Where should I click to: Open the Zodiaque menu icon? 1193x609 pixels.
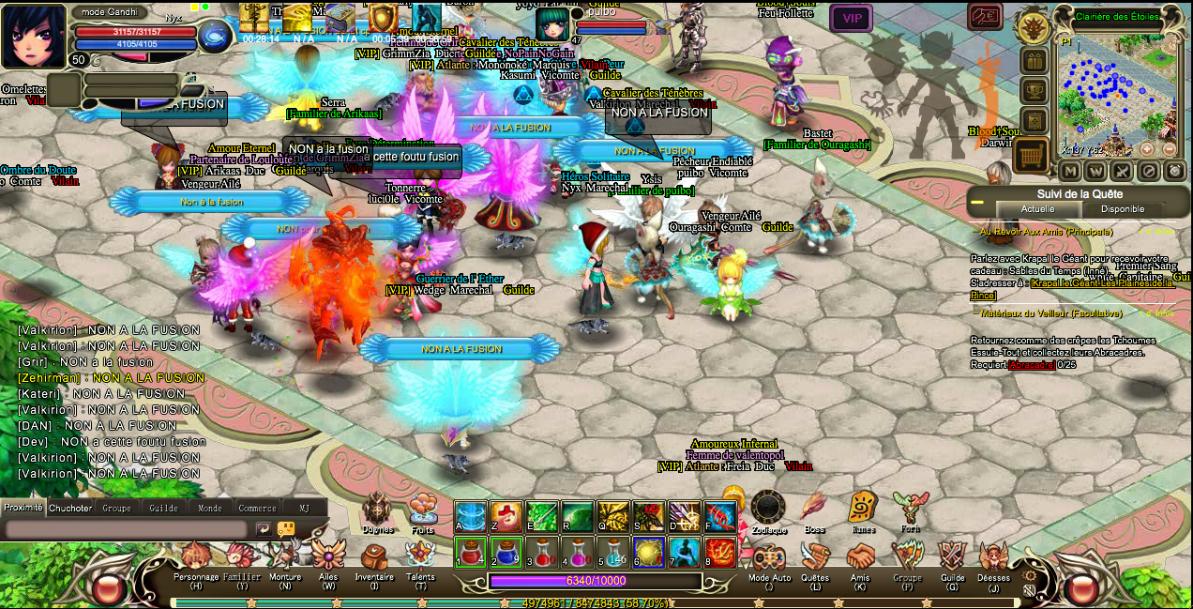pos(768,509)
